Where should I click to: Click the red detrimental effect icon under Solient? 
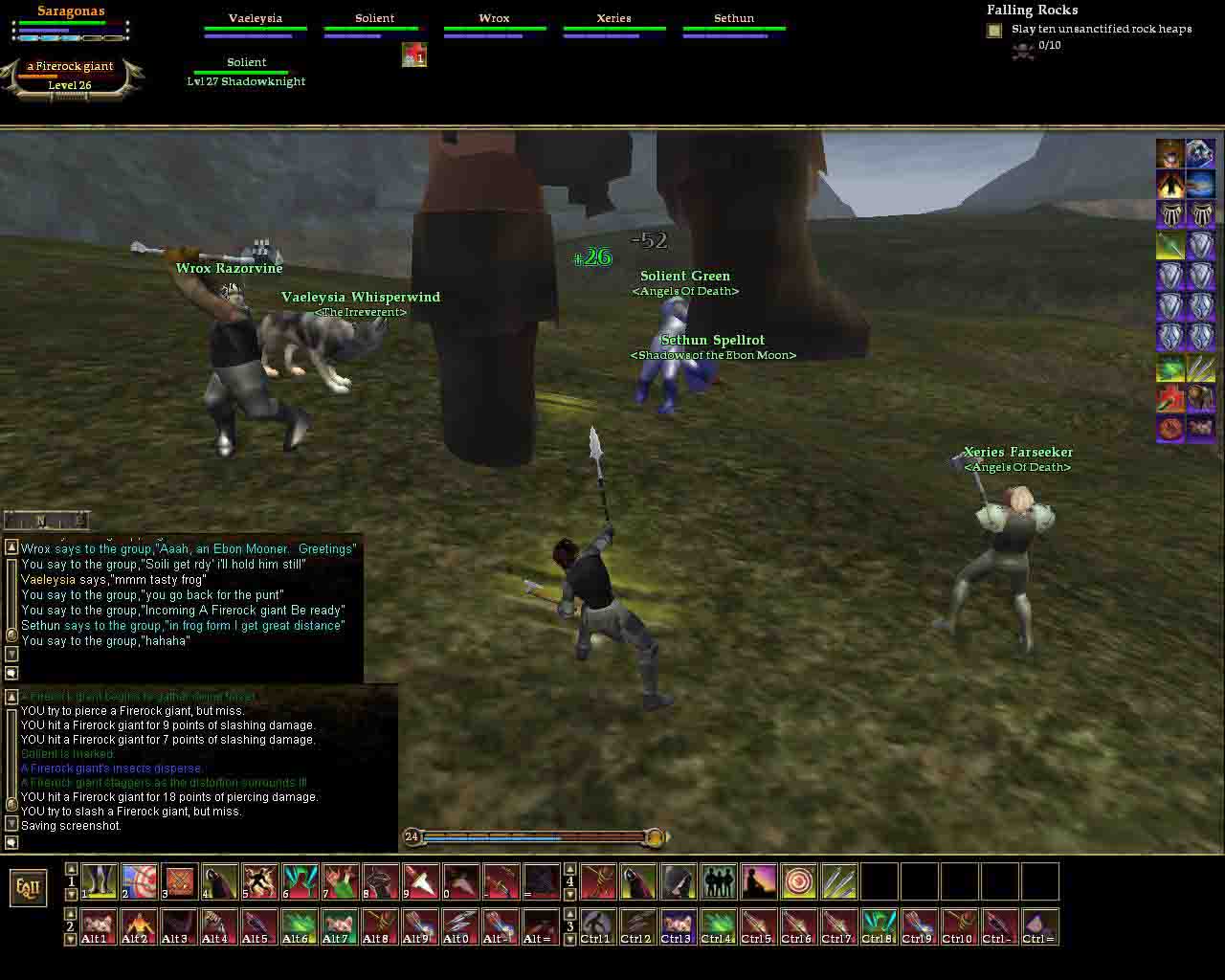click(x=413, y=56)
